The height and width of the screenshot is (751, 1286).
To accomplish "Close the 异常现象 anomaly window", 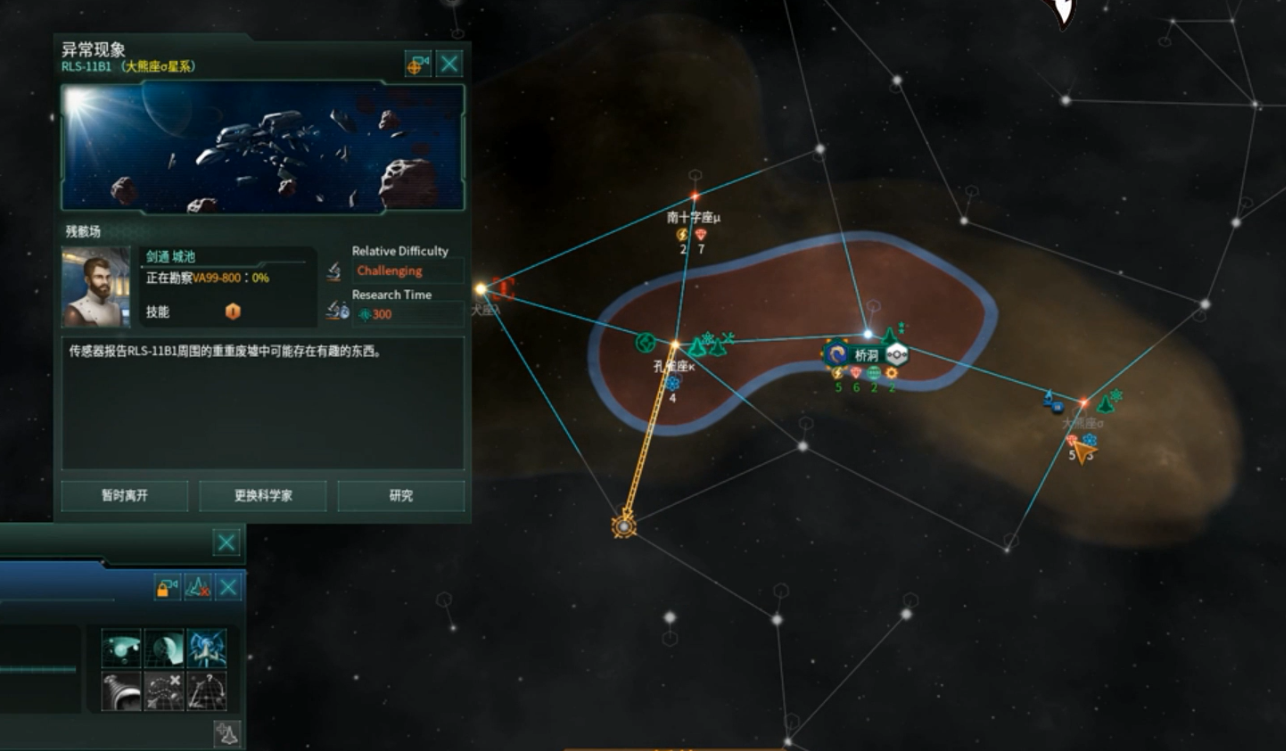I will tap(450, 65).
